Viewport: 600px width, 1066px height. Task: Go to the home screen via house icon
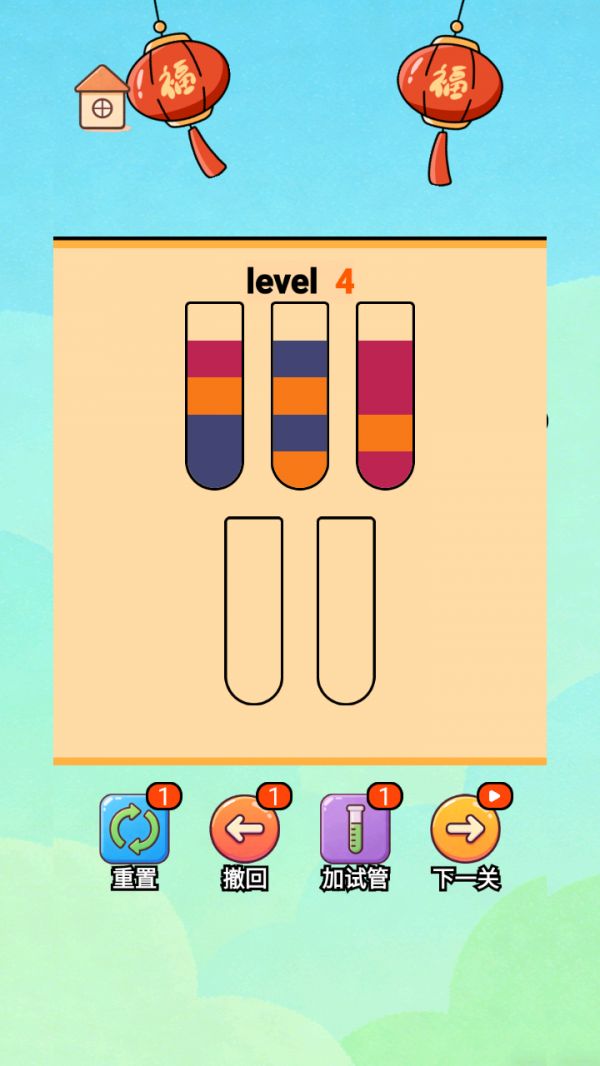[x=102, y=98]
